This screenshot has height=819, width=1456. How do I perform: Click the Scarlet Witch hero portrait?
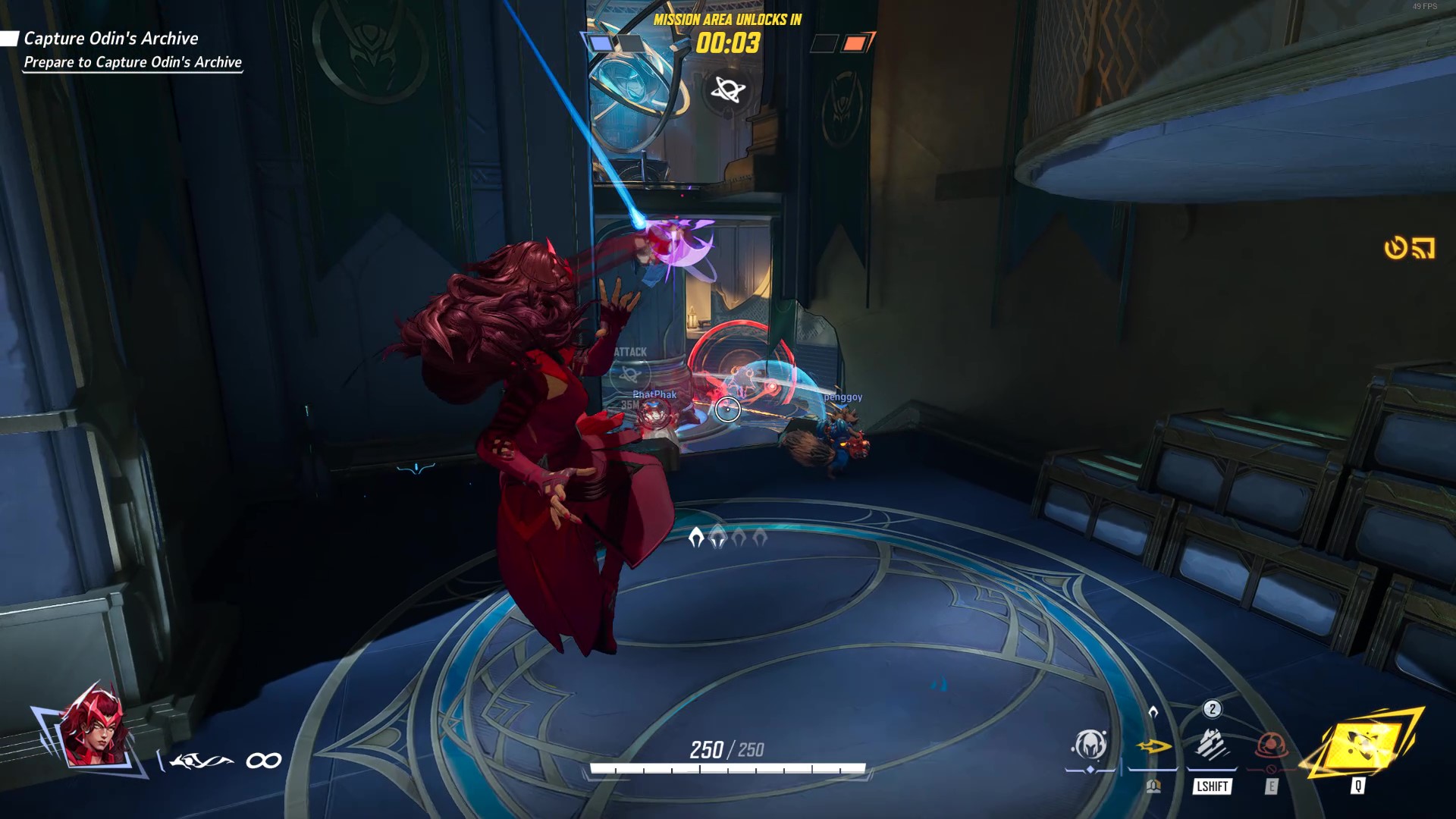(93, 730)
